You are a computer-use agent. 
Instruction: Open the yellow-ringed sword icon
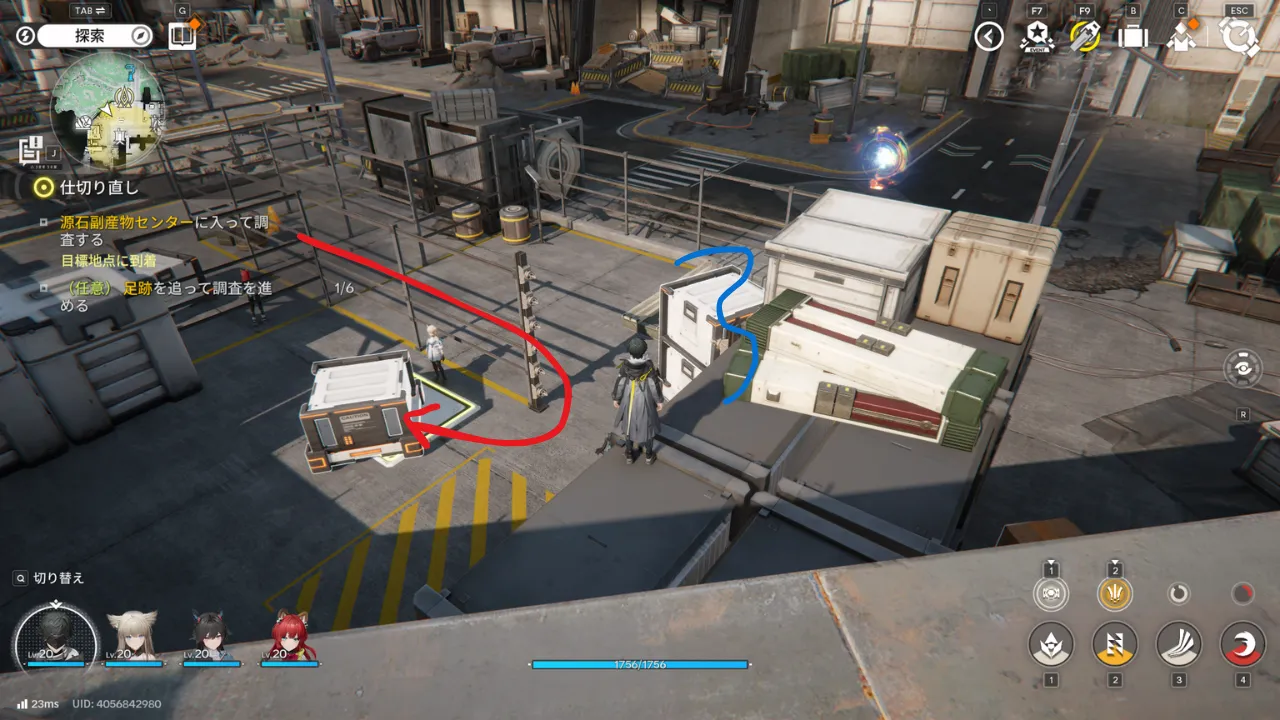[x=1085, y=37]
